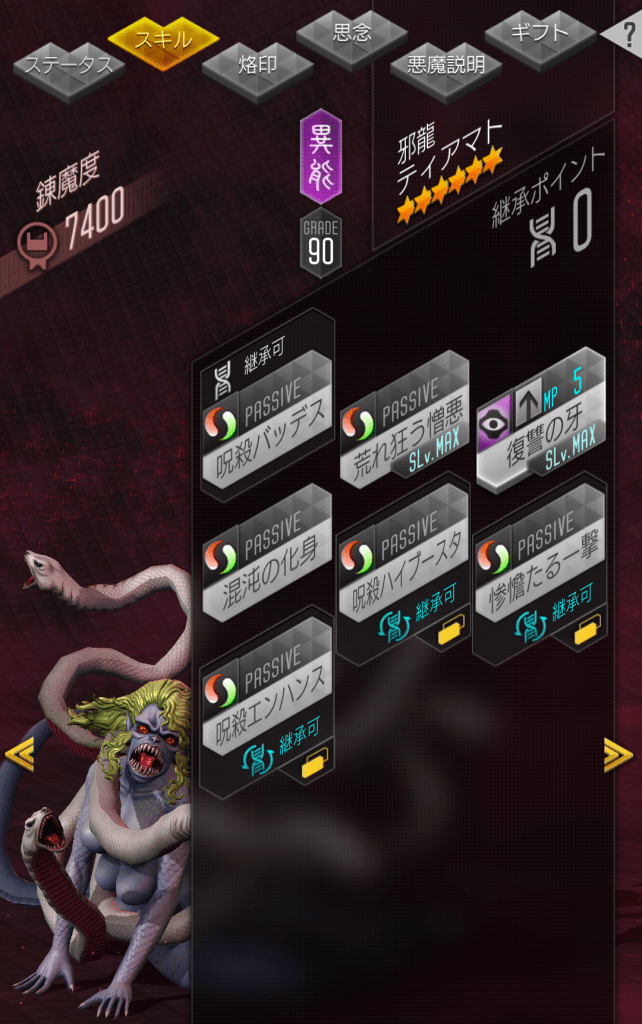Go to the next demon with right arrow
Screen dimensions: 642x1024
click(x=618, y=754)
